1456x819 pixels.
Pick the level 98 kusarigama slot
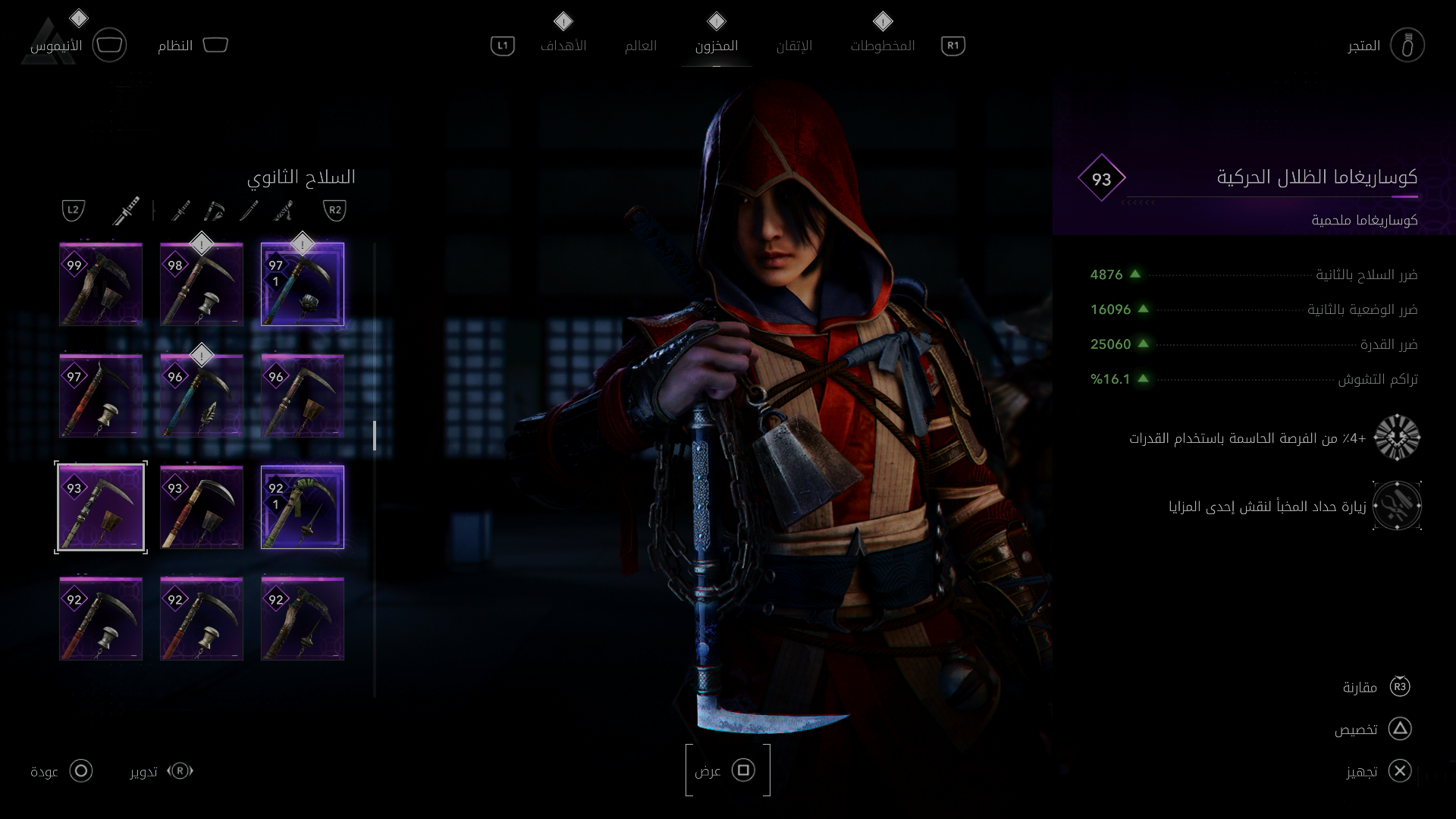[202, 284]
